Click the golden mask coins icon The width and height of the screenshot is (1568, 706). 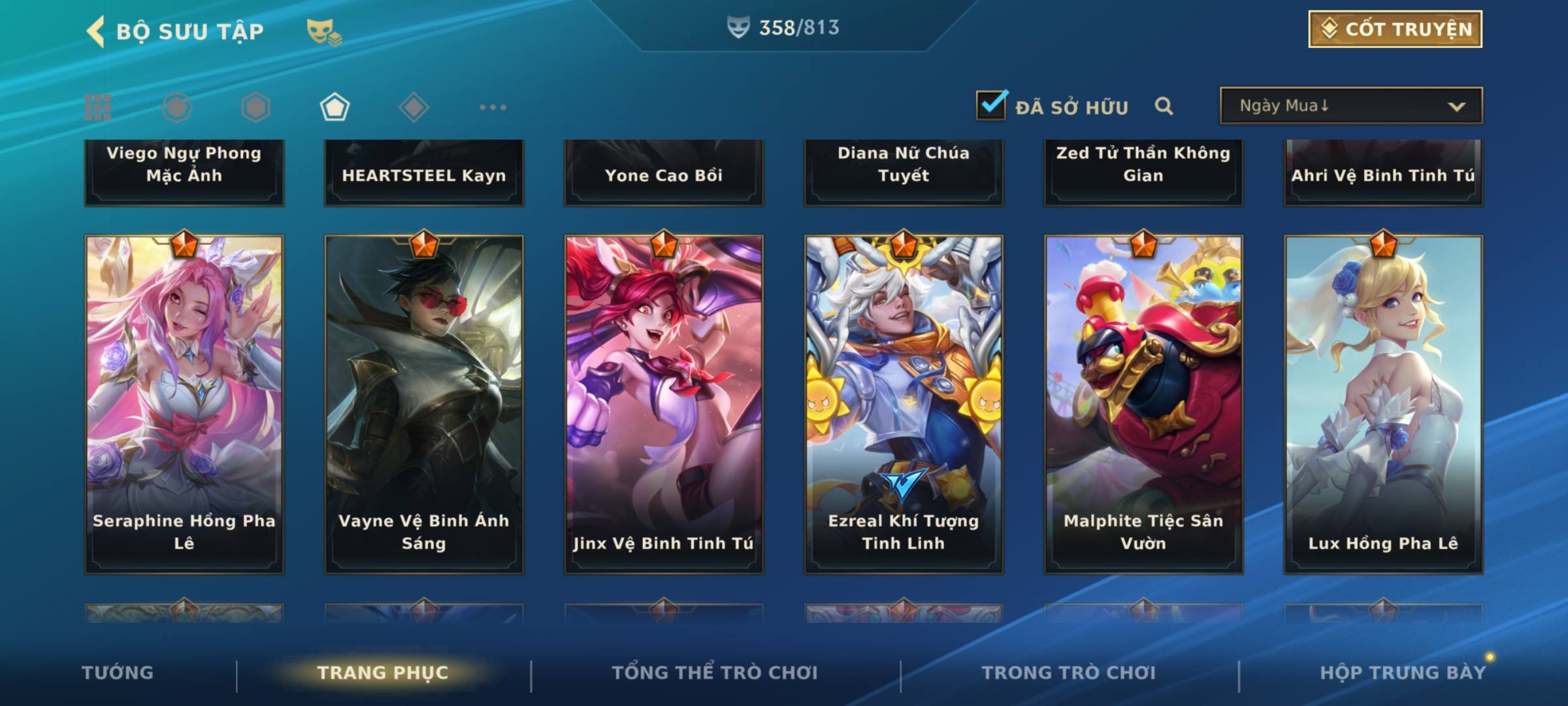tap(323, 31)
